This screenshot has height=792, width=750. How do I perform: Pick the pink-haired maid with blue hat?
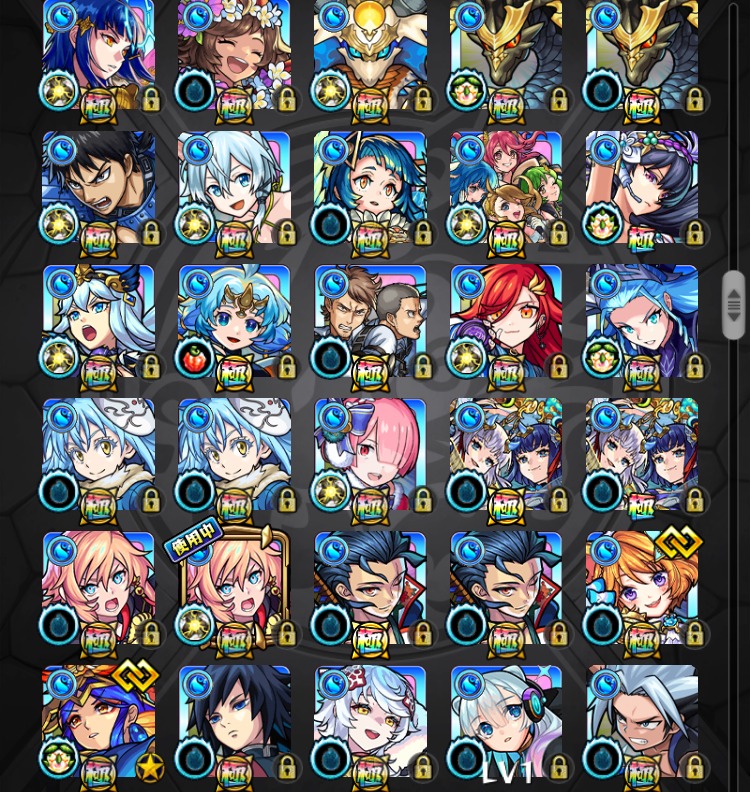(370, 455)
